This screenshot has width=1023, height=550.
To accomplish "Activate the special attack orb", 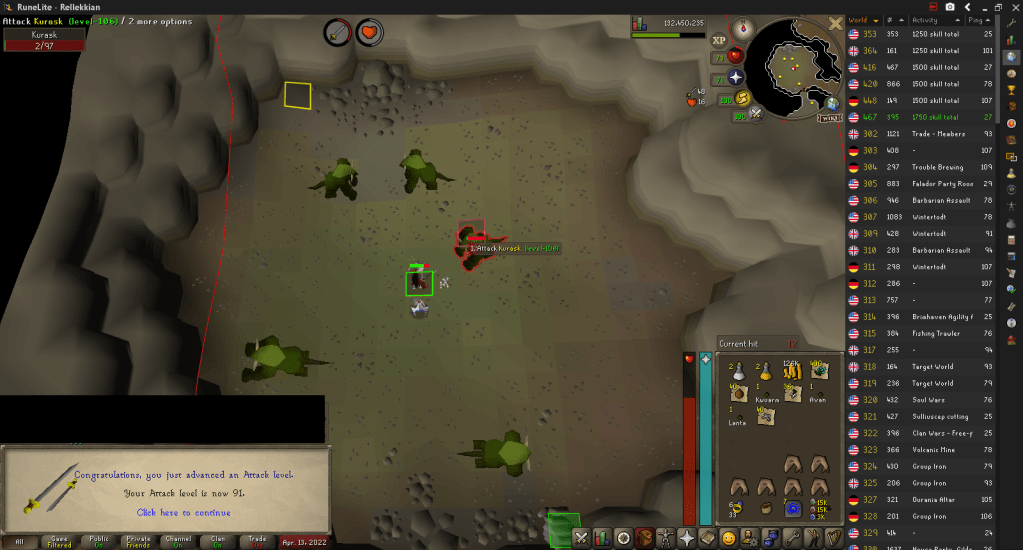I will point(757,113).
